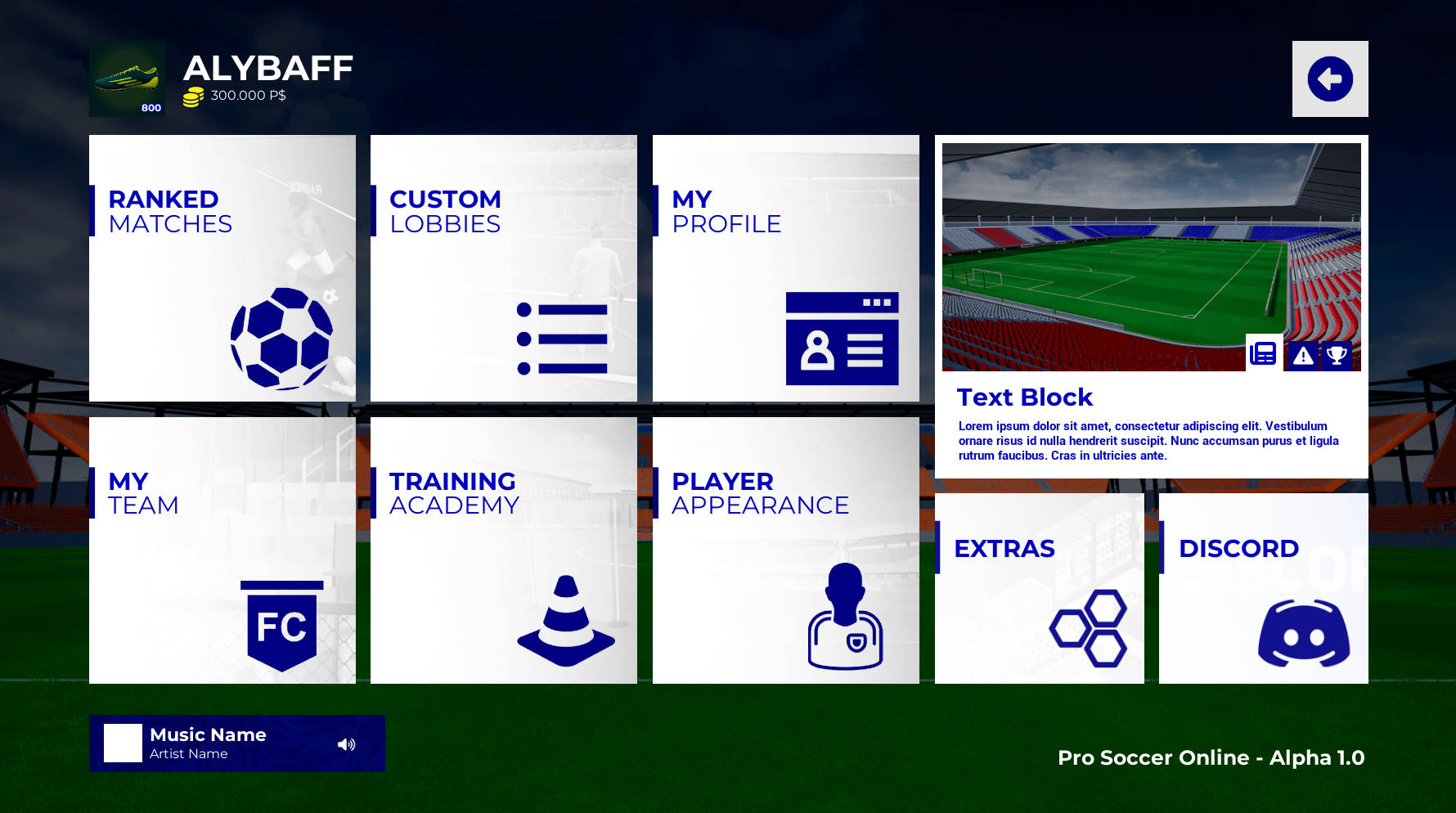Click the ID card icon on My Profile
This screenshot has width=1456, height=813.
841,340
